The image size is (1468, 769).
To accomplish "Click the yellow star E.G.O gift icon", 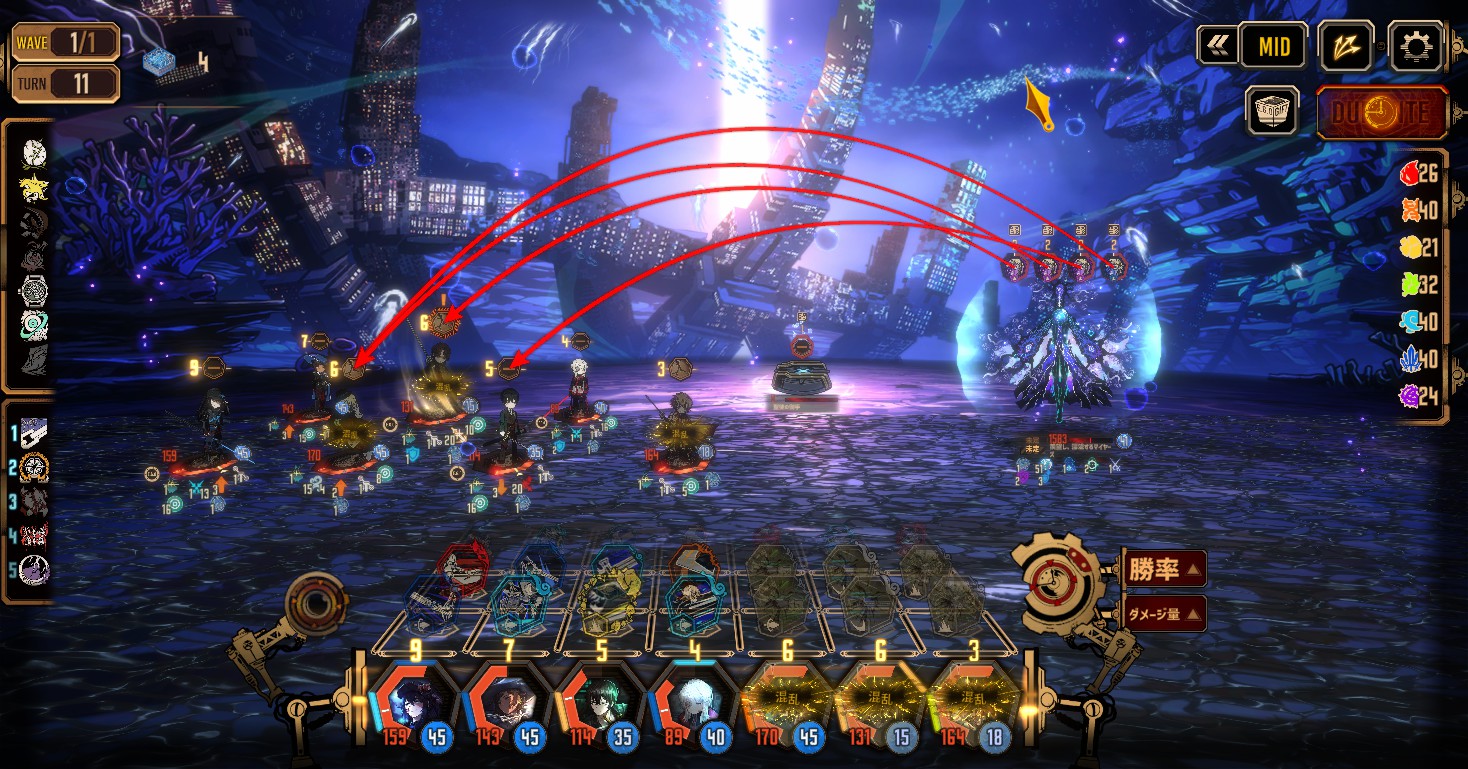I will 34,187.
